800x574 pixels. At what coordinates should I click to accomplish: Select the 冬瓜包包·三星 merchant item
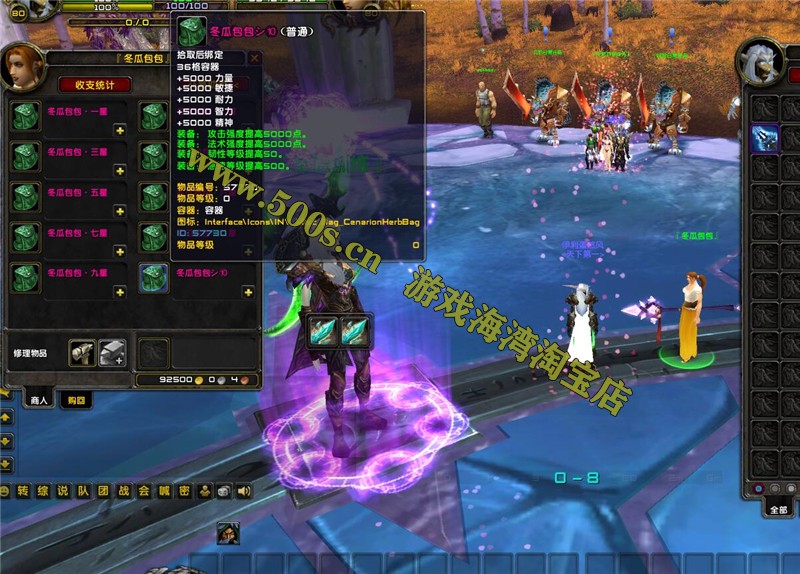point(26,156)
